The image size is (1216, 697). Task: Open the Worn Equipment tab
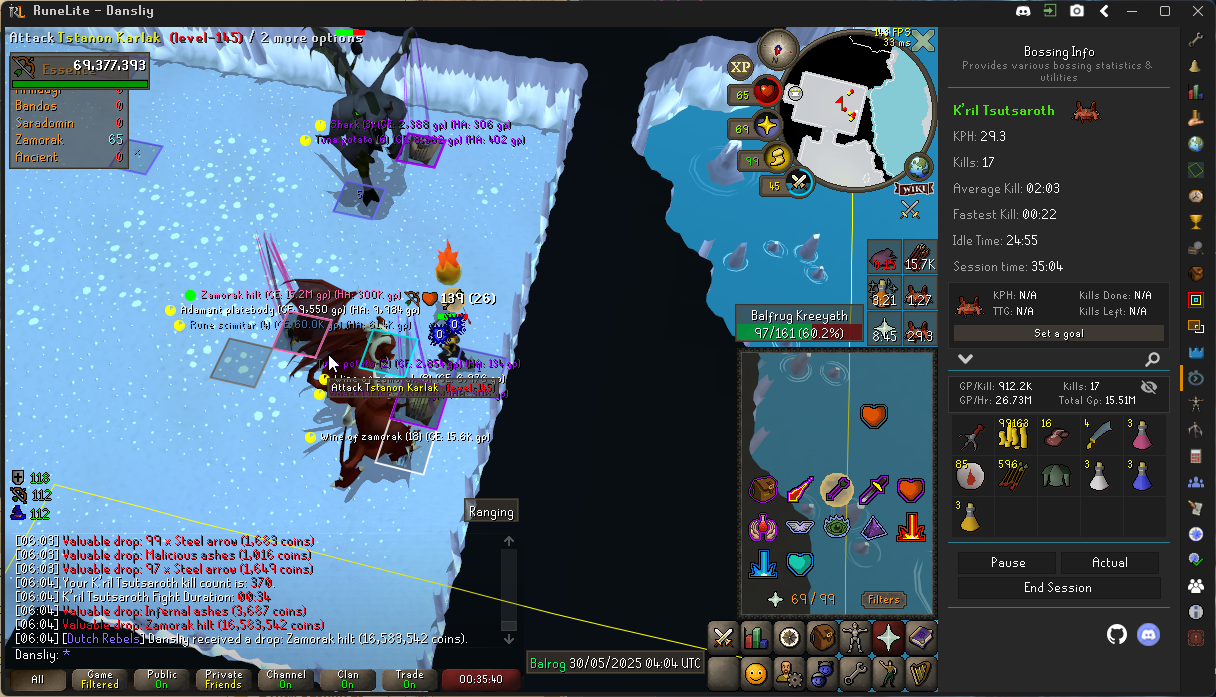(855, 636)
